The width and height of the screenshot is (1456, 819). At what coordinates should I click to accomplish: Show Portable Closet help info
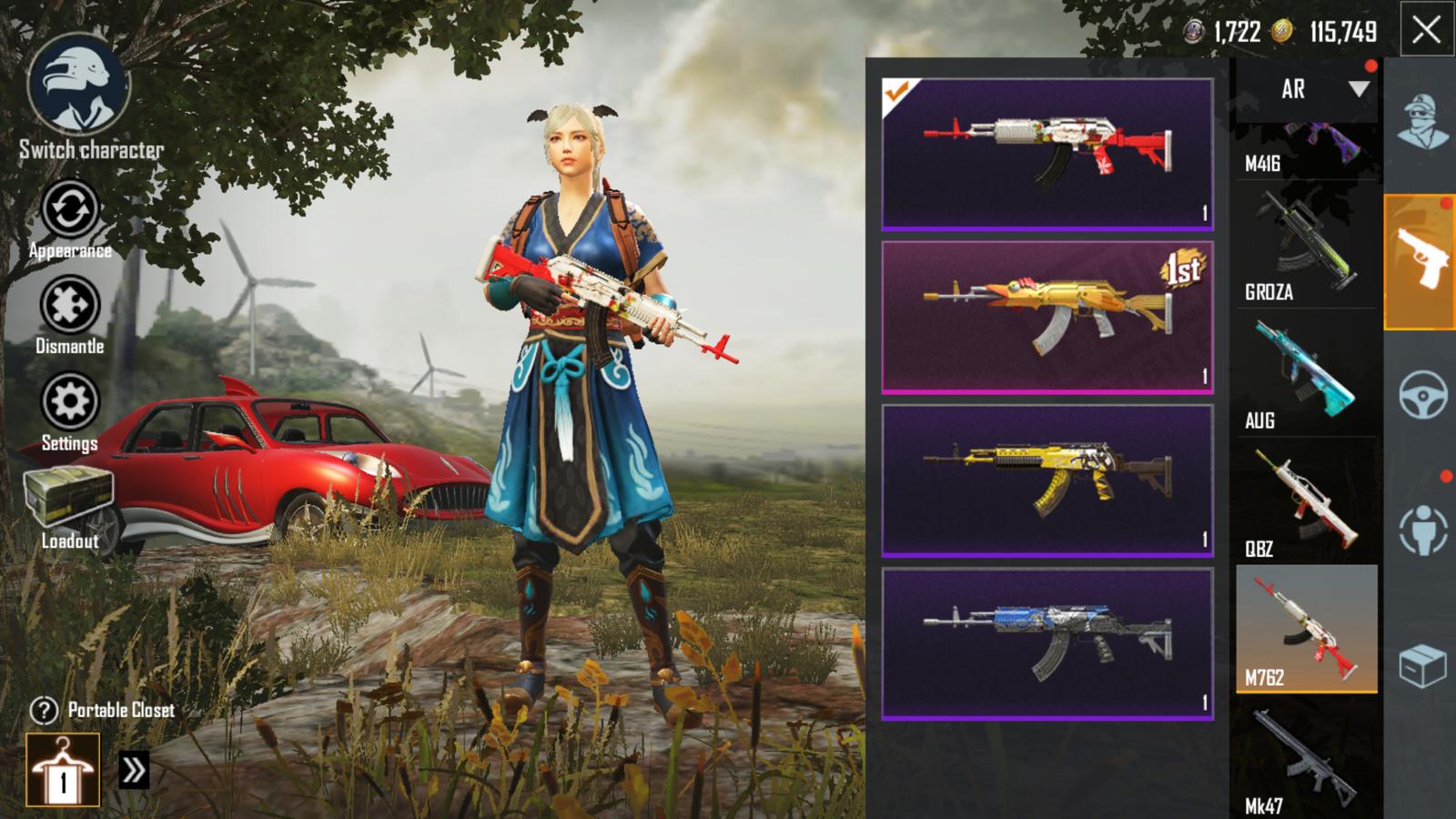tap(44, 710)
